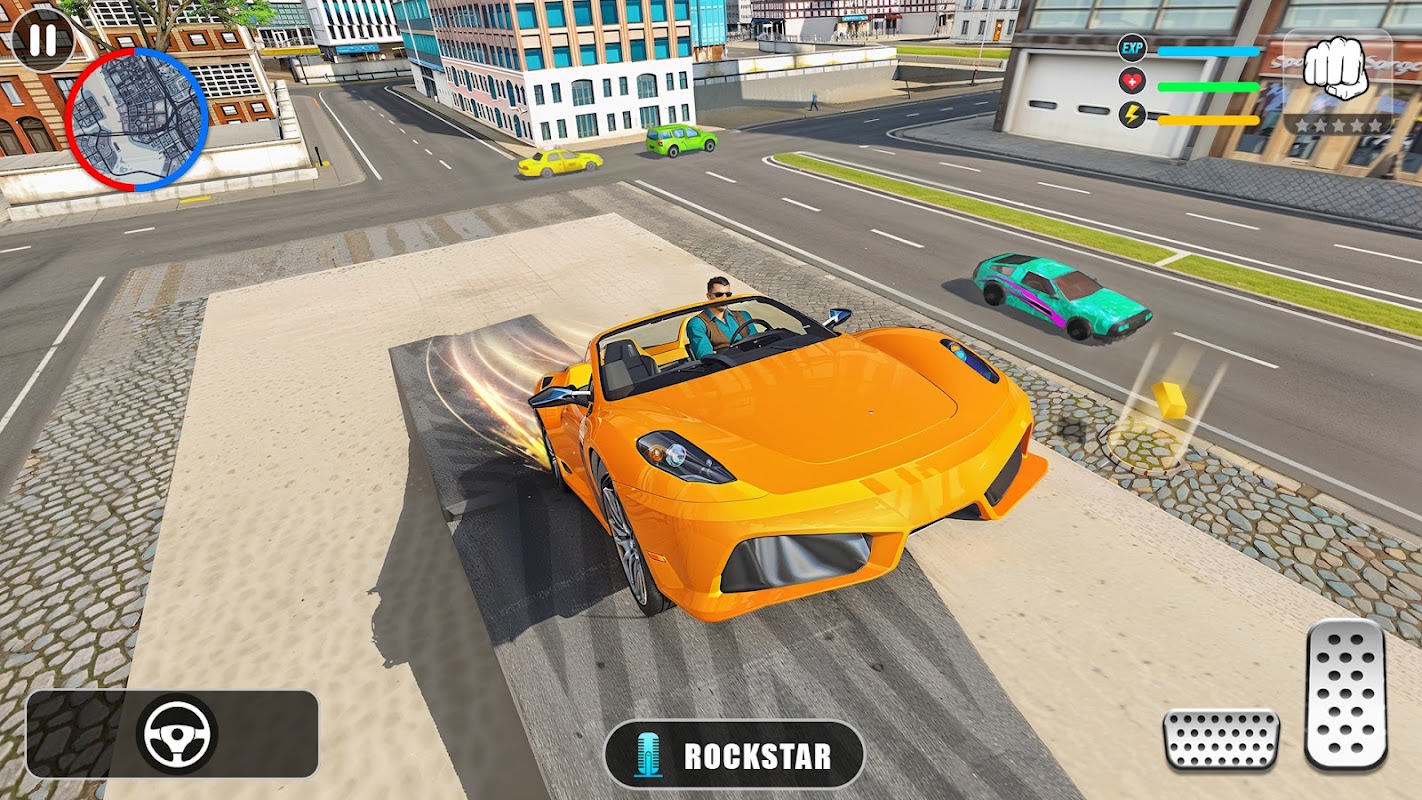Switch the steering wheel control mode
Screen dimensions: 1422x800
pos(176,734)
